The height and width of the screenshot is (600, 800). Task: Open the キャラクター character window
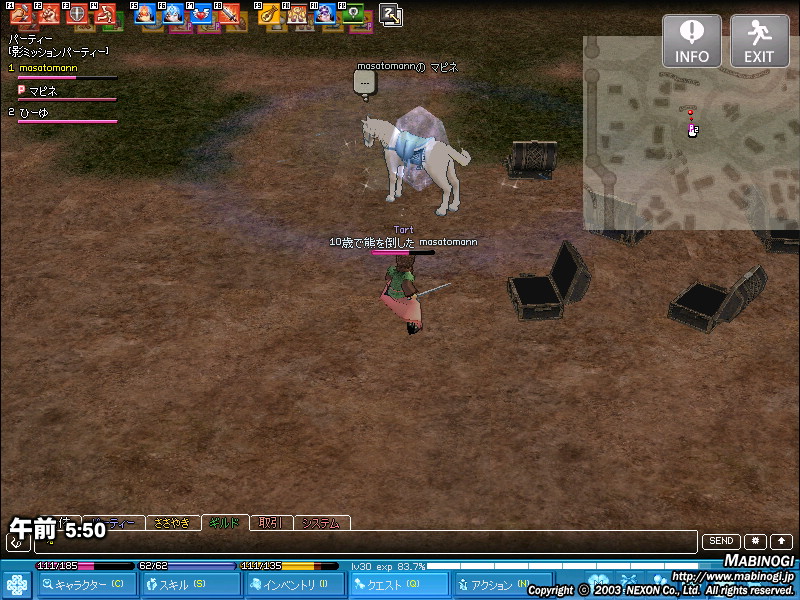coord(87,585)
